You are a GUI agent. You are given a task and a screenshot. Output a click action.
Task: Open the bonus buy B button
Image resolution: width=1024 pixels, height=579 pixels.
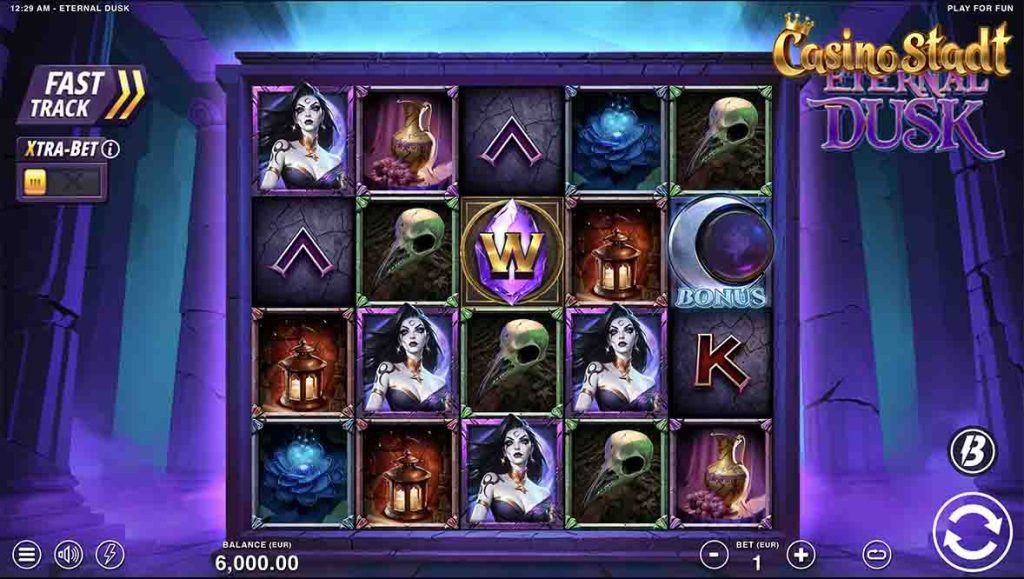coord(972,451)
